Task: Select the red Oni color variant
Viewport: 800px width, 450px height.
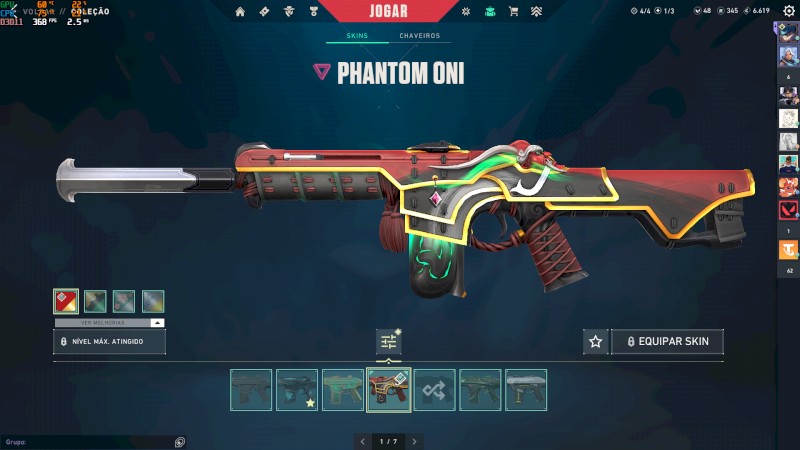Action: pyautogui.click(x=66, y=301)
